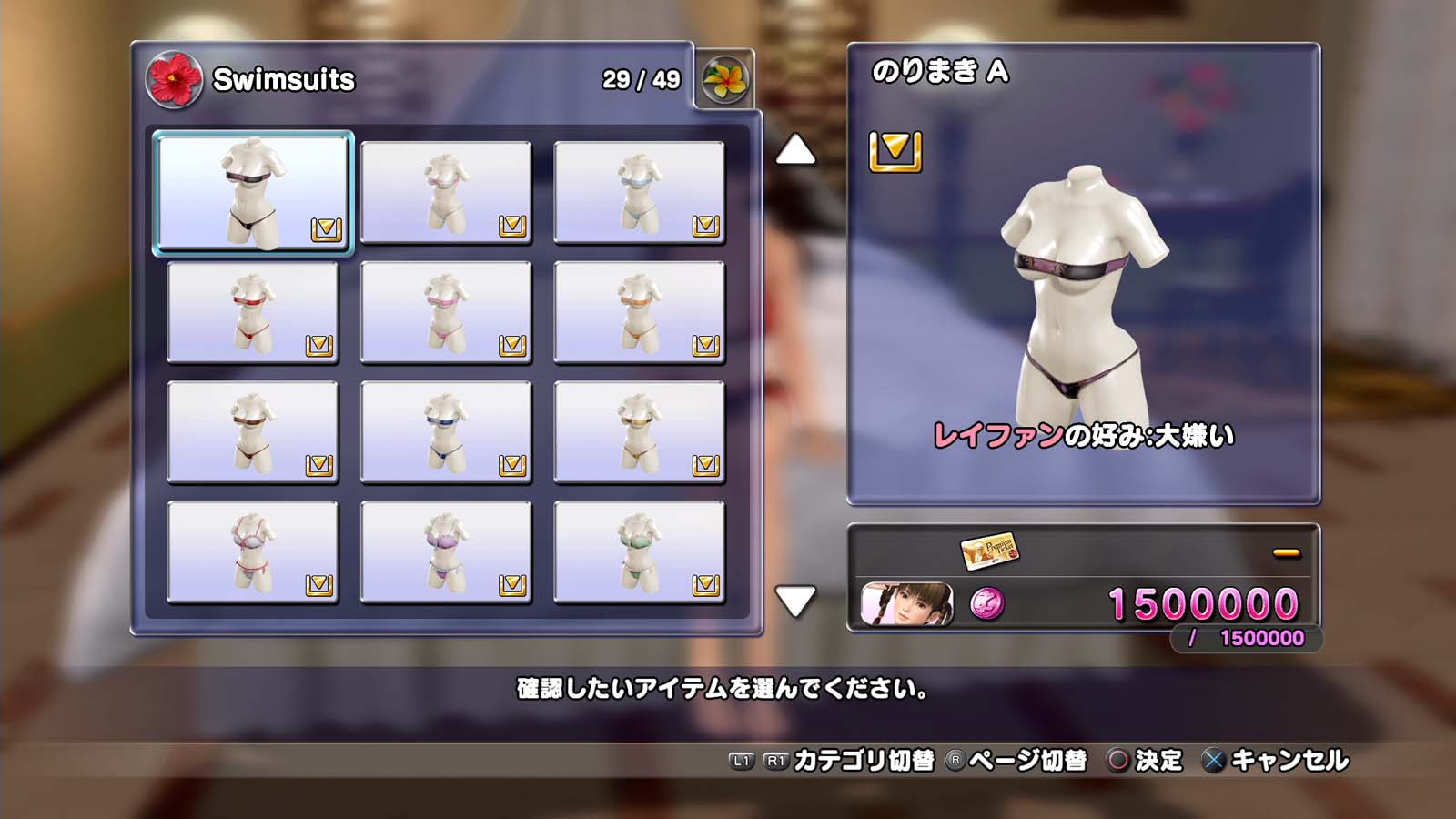
Task: Click the red hibiscus Swimsuits category icon
Action: pyautogui.click(x=174, y=79)
